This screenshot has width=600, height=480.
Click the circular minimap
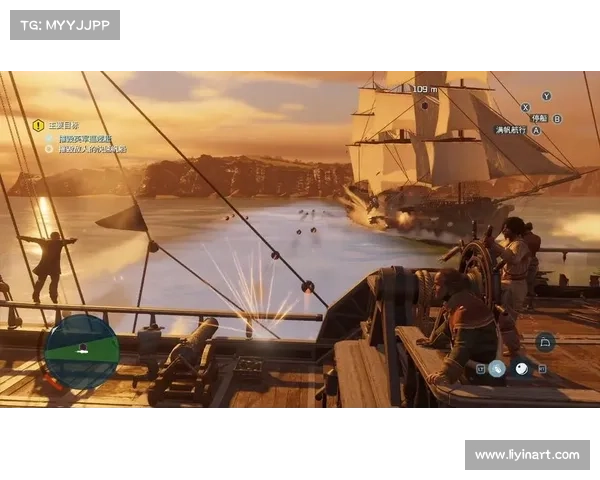coord(82,351)
